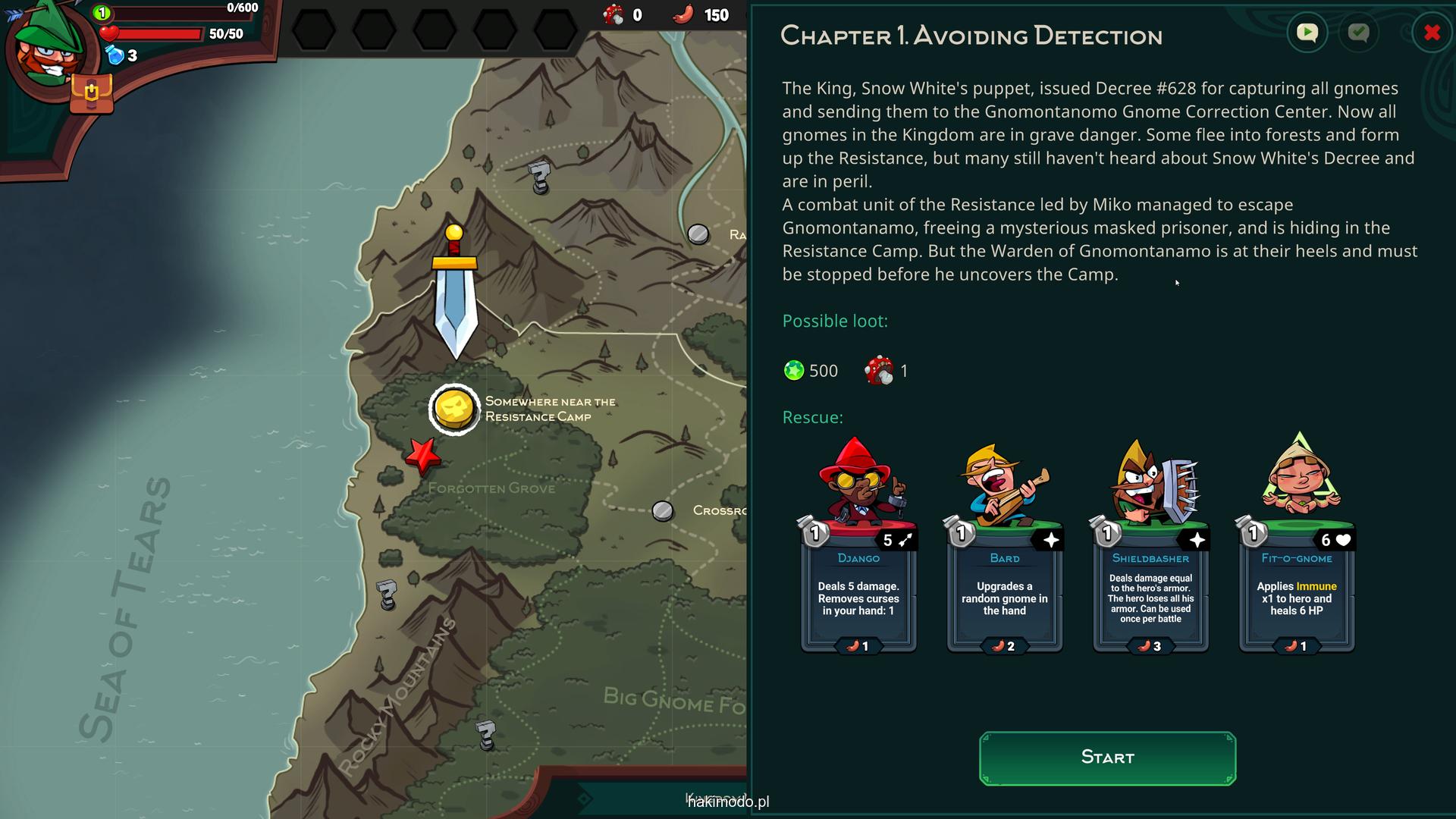The height and width of the screenshot is (819, 1456).
Task: Close the chapter panel with the red X
Action: coord(1432,33)
